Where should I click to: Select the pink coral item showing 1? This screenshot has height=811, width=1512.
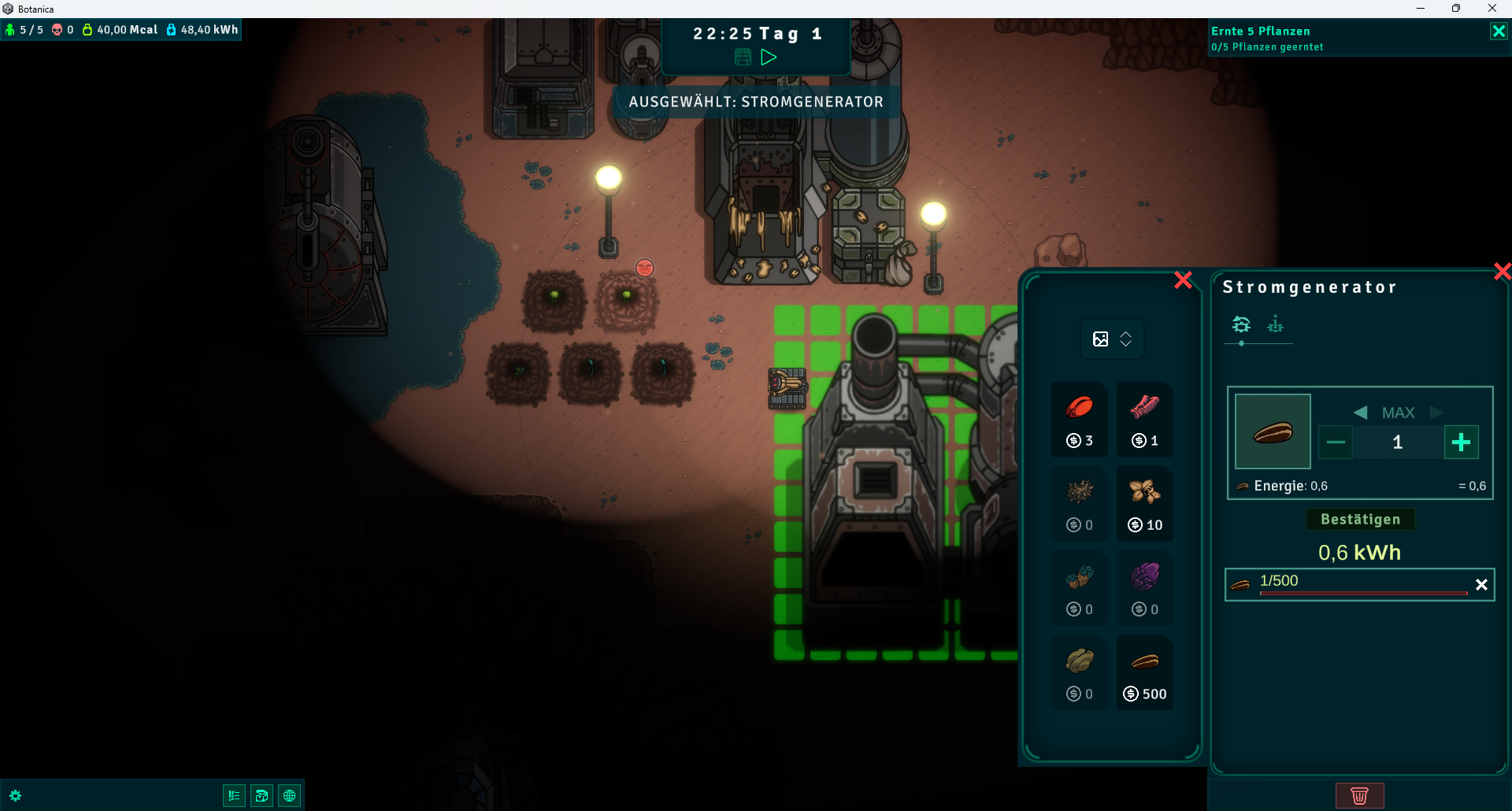pos(1145,420)
